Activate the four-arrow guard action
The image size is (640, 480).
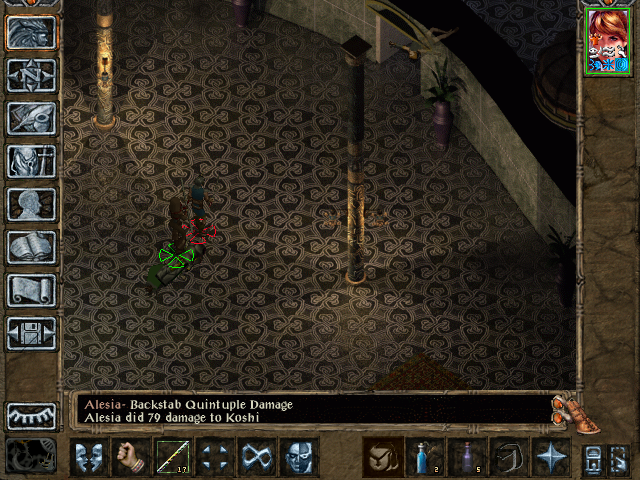(215, 457)
